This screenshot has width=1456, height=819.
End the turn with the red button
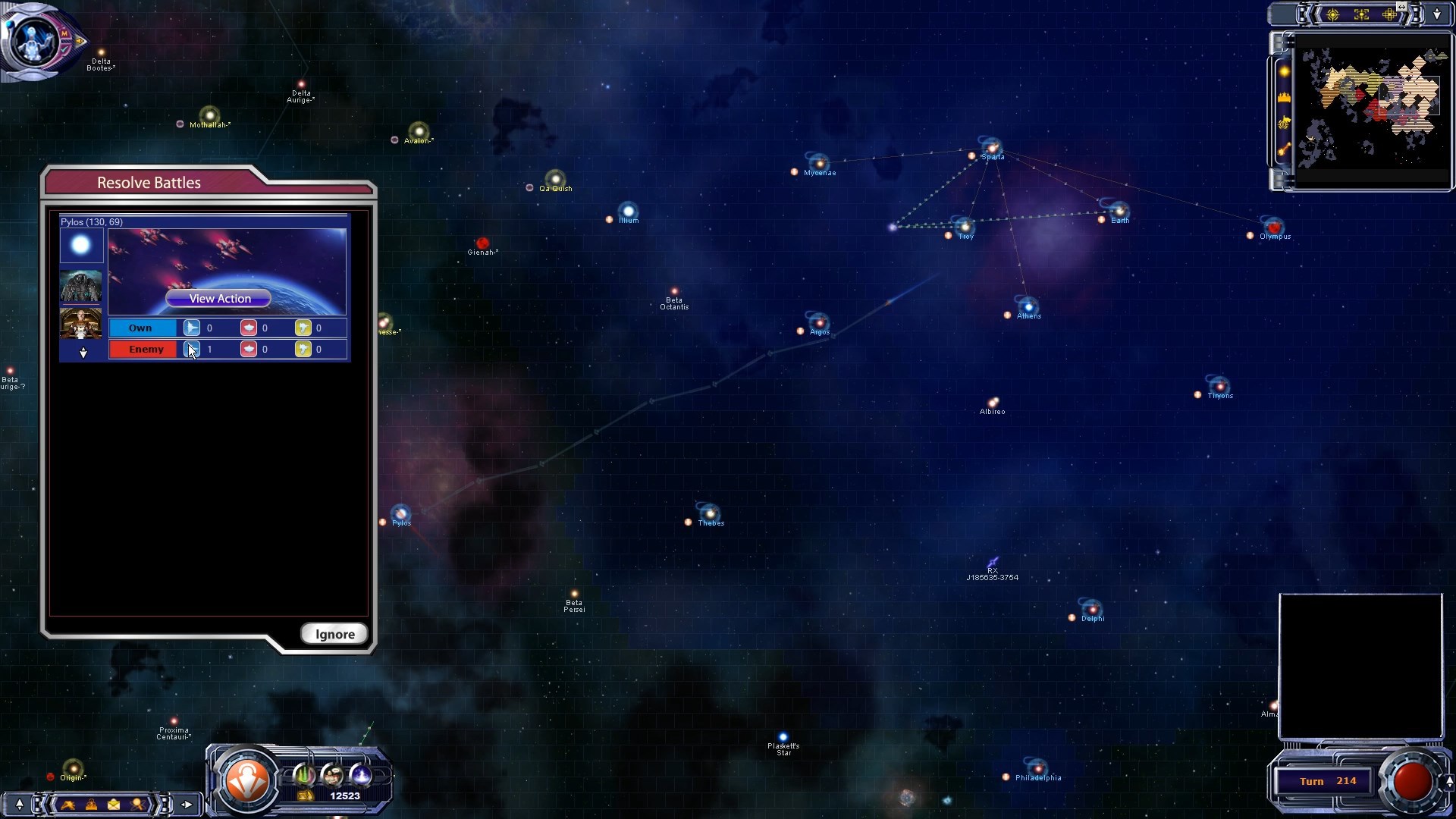tap(1412, 781)
